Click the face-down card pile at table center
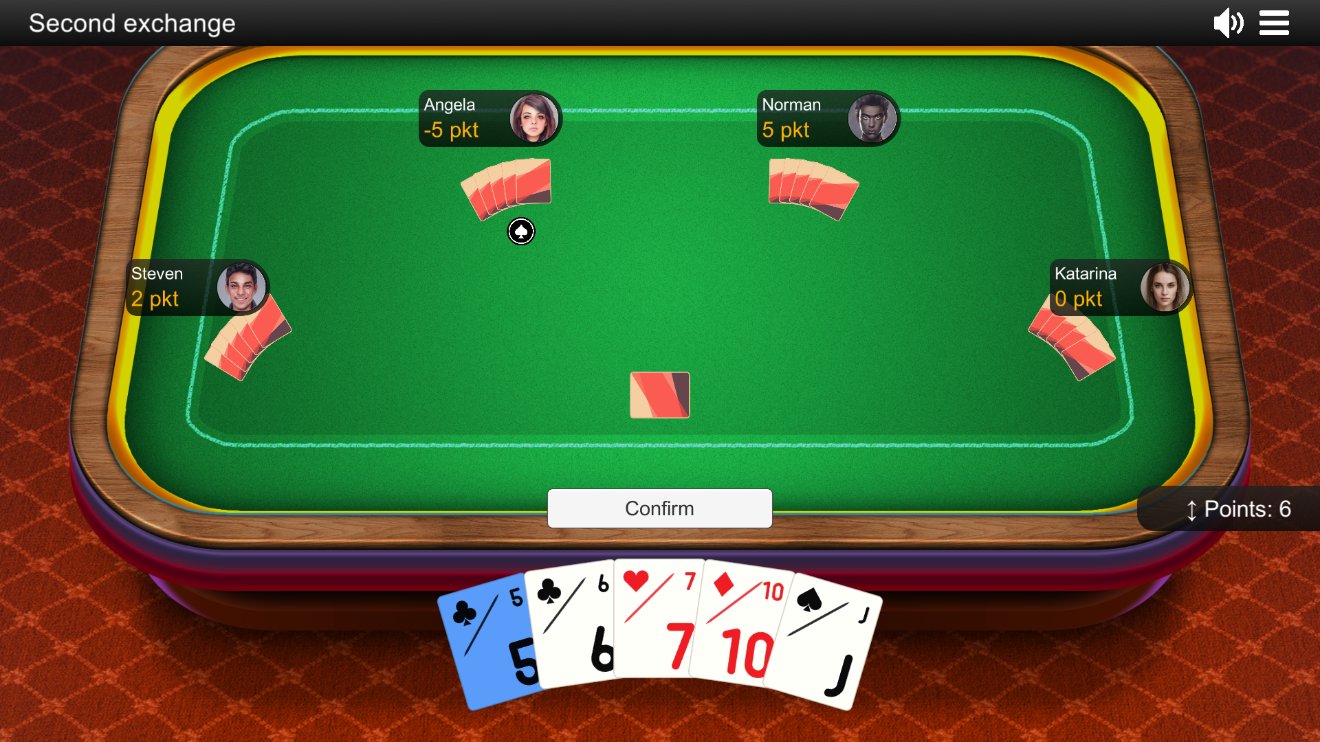1320x742 pixels. [659, 395]
